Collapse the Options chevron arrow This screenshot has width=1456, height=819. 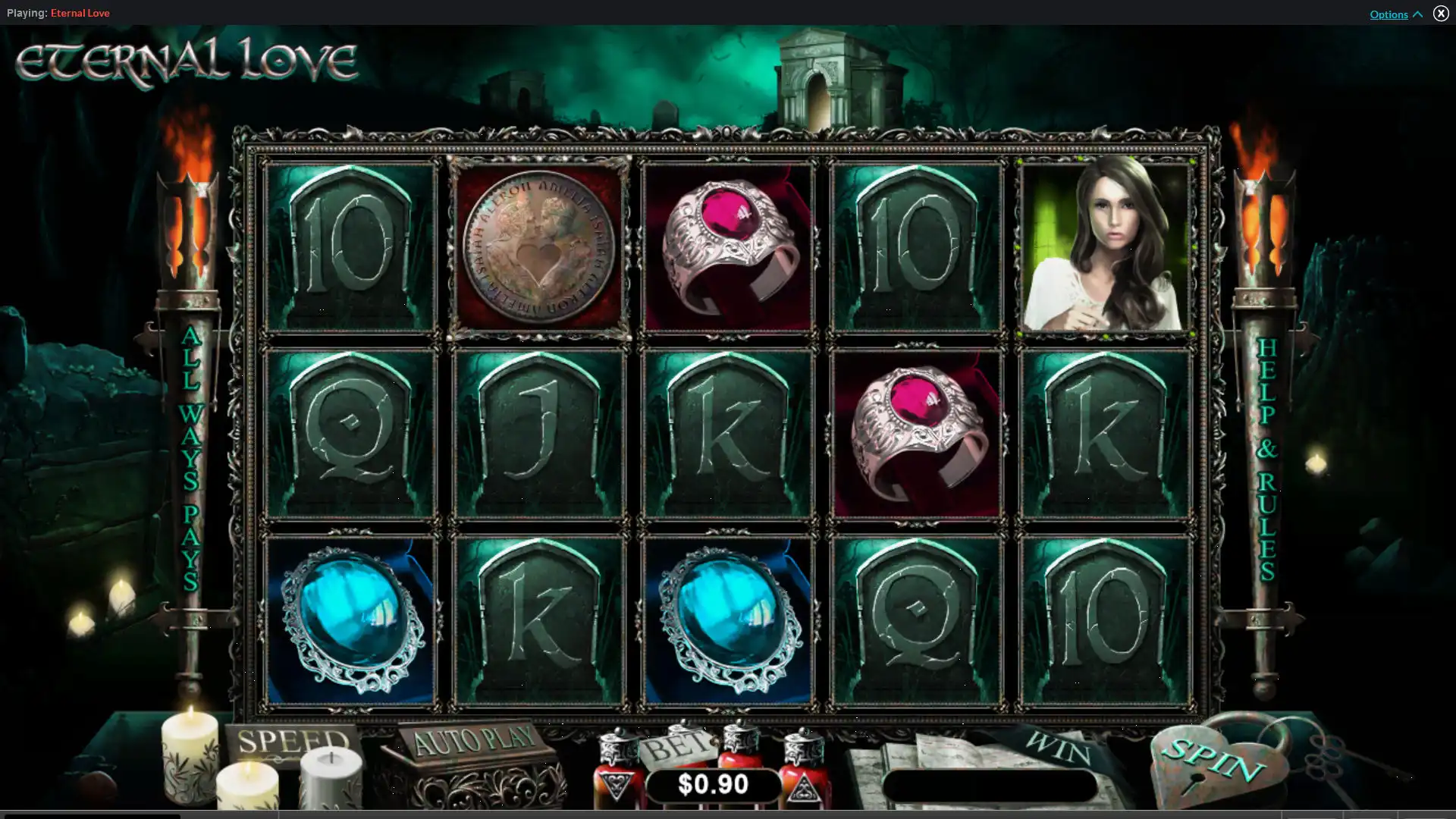pos(1417,14)
